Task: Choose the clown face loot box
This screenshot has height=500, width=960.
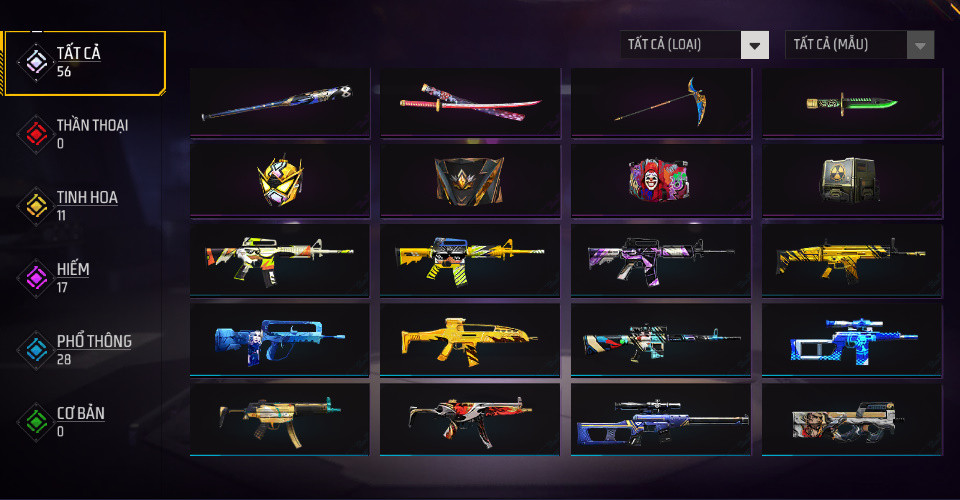Action: (x=661, y=181)
